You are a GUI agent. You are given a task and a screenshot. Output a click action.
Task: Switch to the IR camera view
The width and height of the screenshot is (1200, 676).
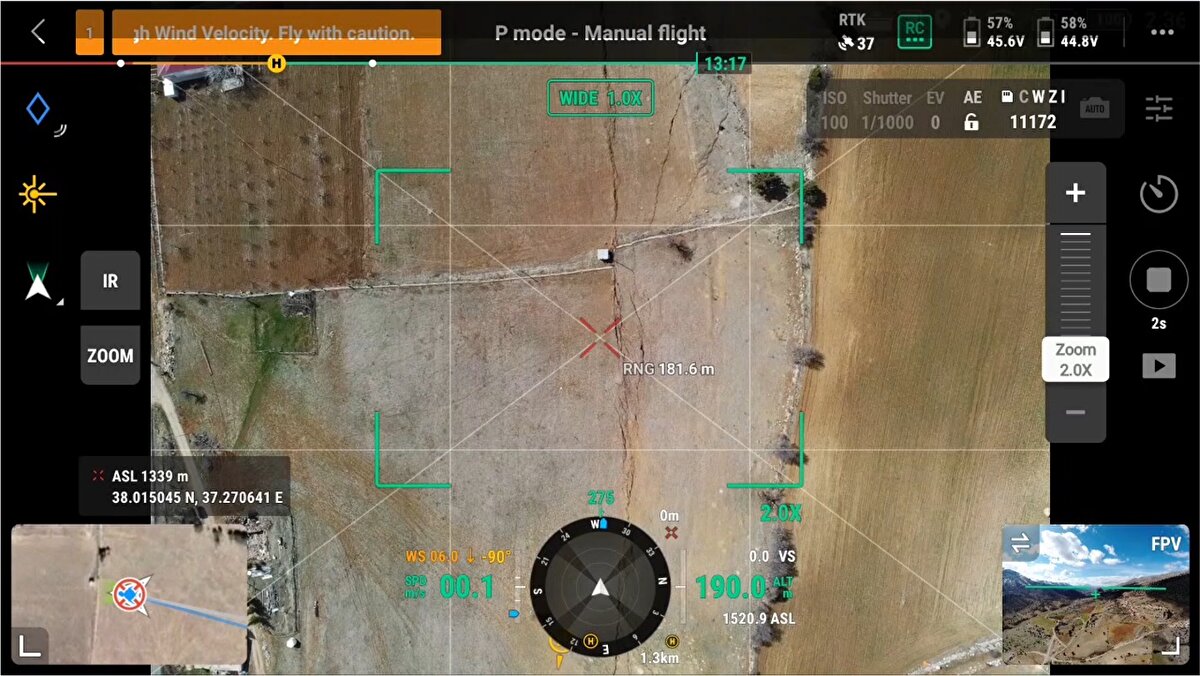[x=110, y=281]
